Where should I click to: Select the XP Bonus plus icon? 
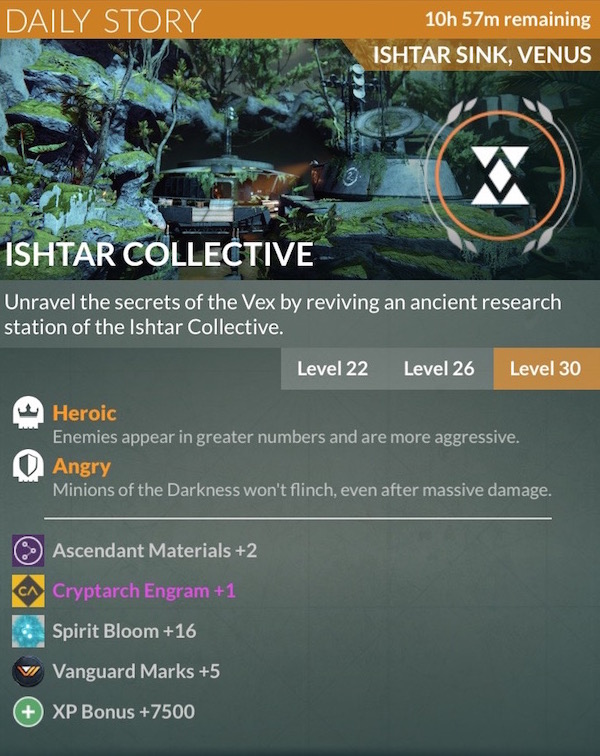[x=26, y=712]
